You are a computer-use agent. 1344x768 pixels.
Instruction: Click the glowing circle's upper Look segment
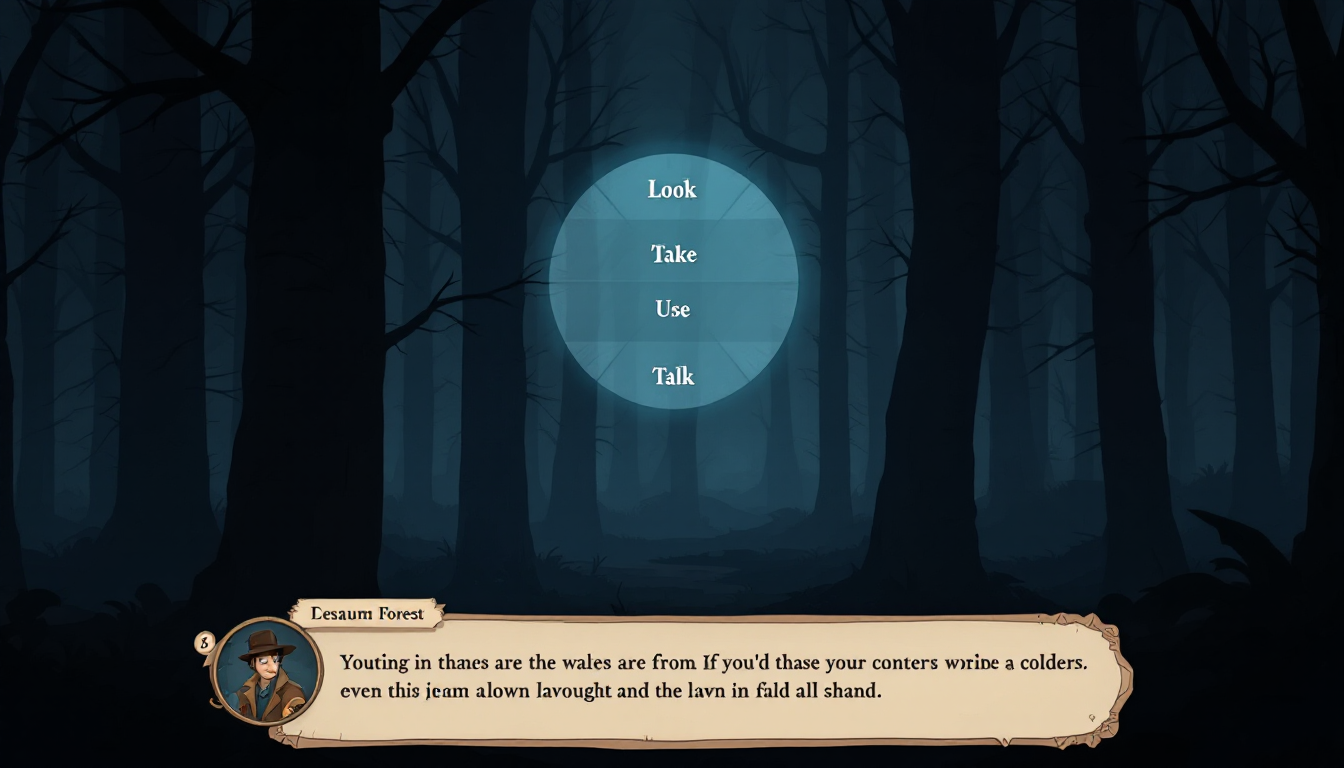pyautogui.click(x=672, y=189)
